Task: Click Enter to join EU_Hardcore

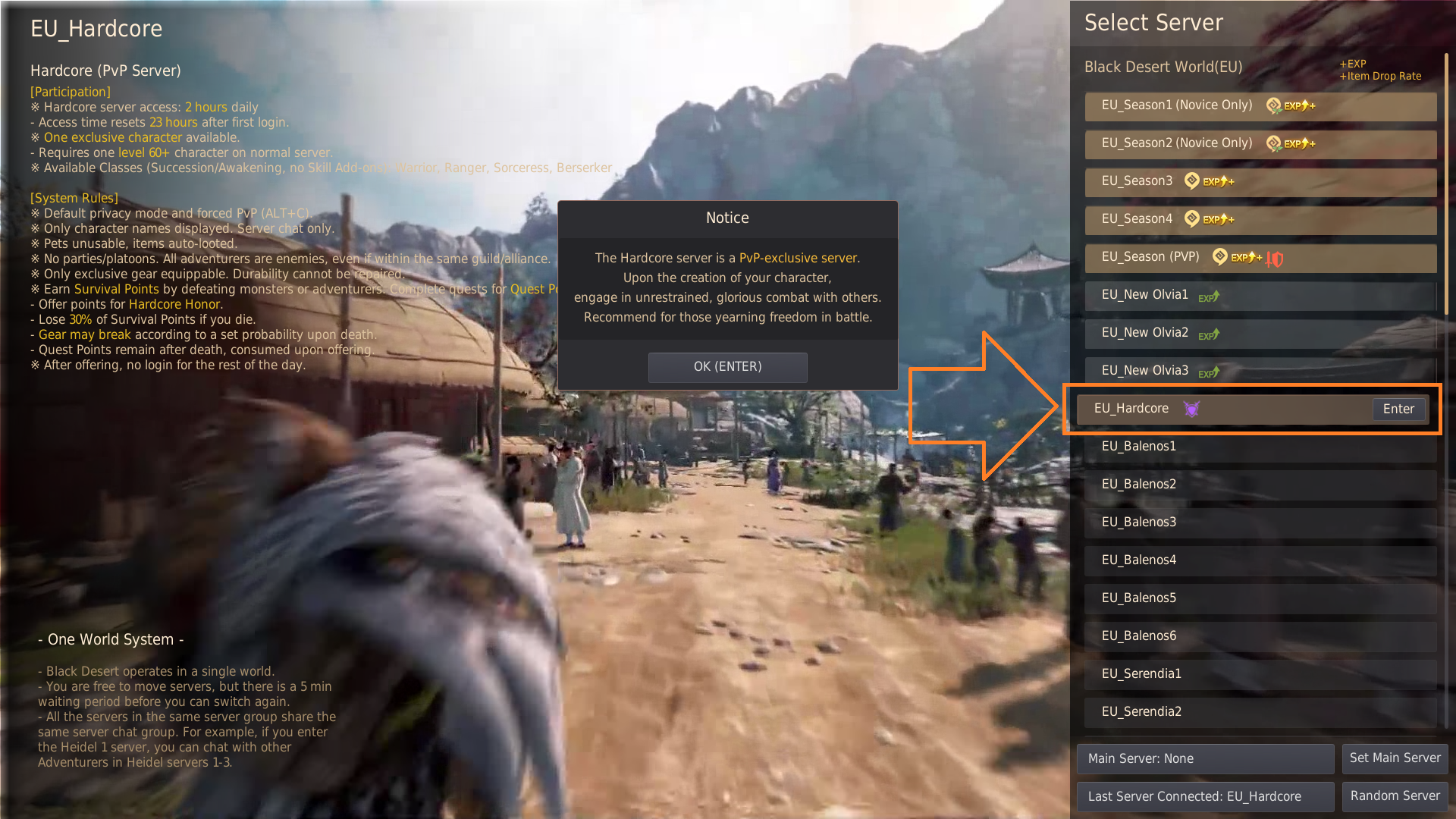Action: (x=1398, y=409)
